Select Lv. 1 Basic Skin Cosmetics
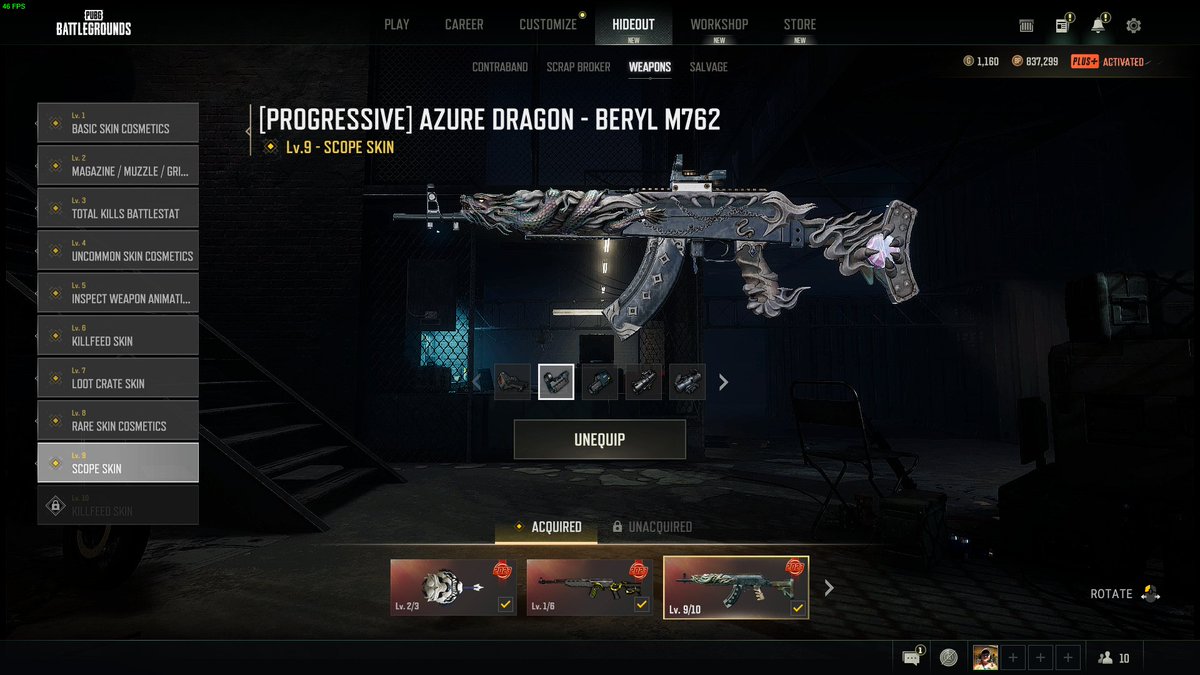The width and height of the screenshot is (1200, 675). 118,123
